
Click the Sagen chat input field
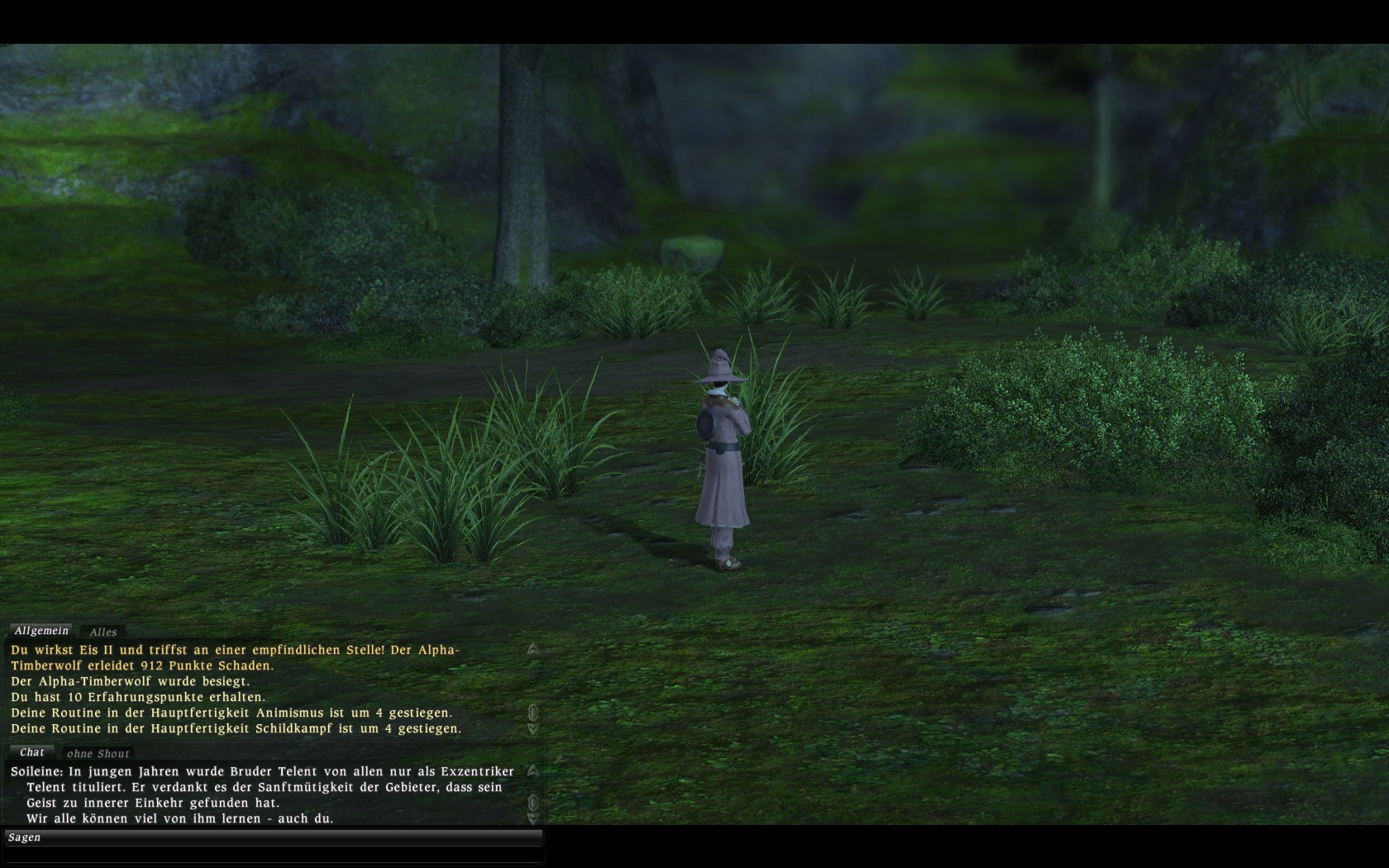[x=273, y=837]
